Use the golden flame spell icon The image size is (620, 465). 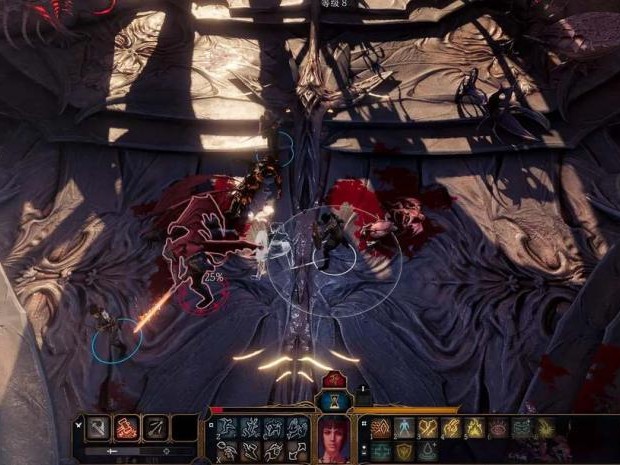475,428
